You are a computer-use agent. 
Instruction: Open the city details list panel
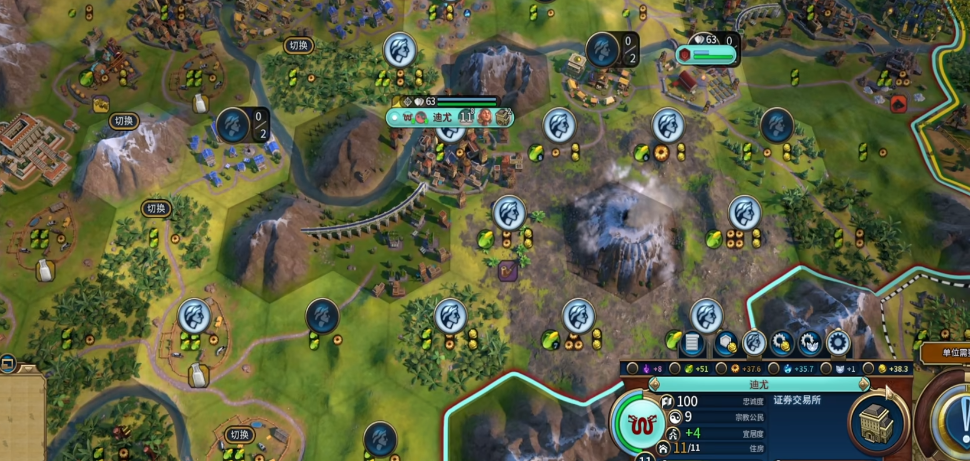(x=693, y=344)
